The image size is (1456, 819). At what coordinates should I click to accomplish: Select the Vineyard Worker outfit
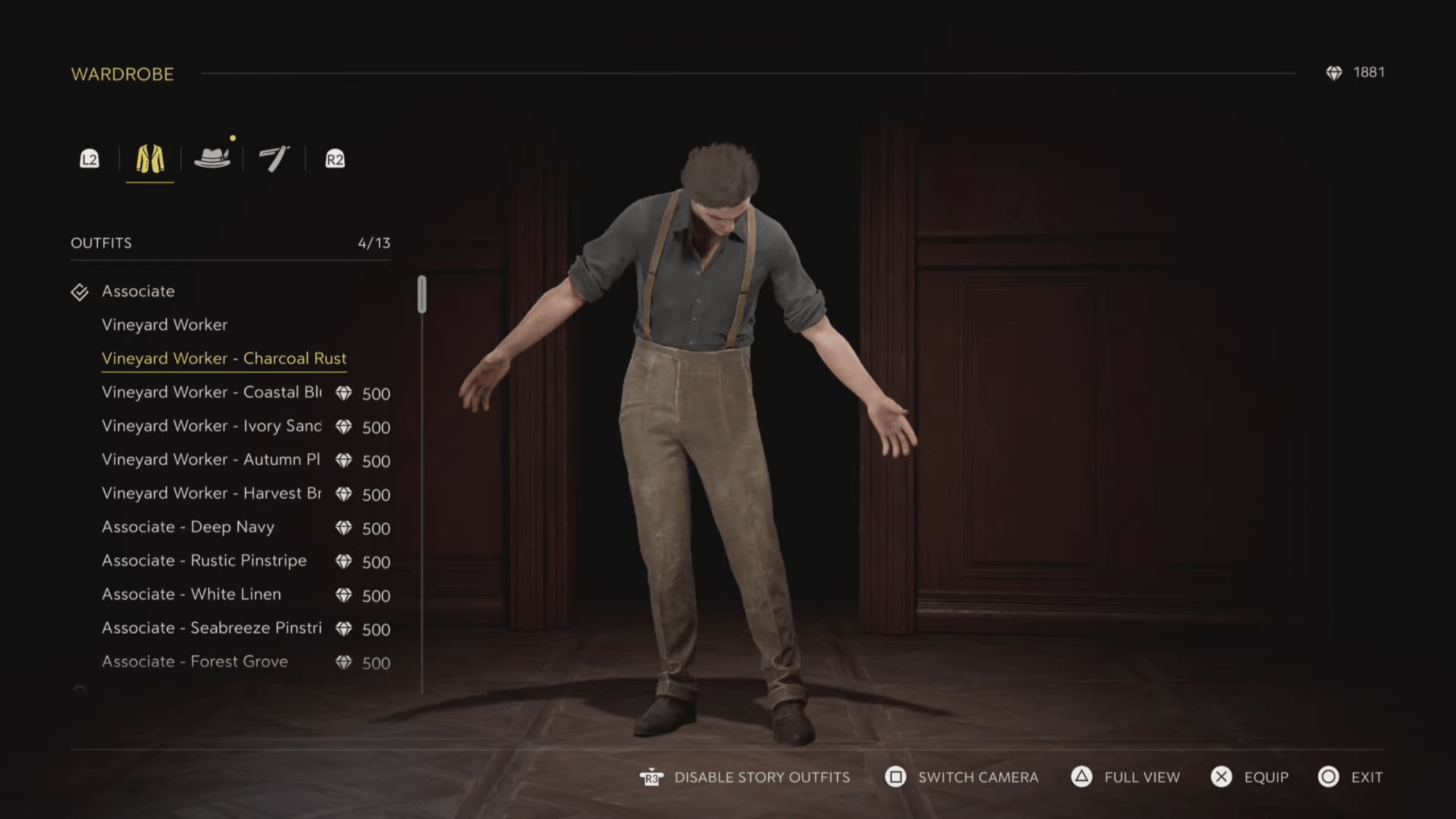coord(164,325)
